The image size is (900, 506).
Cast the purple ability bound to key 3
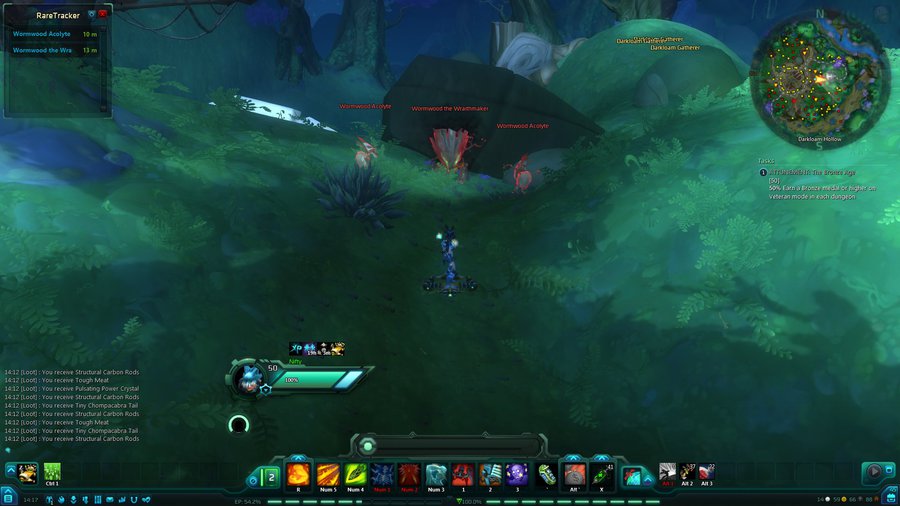tap(517, 474)
